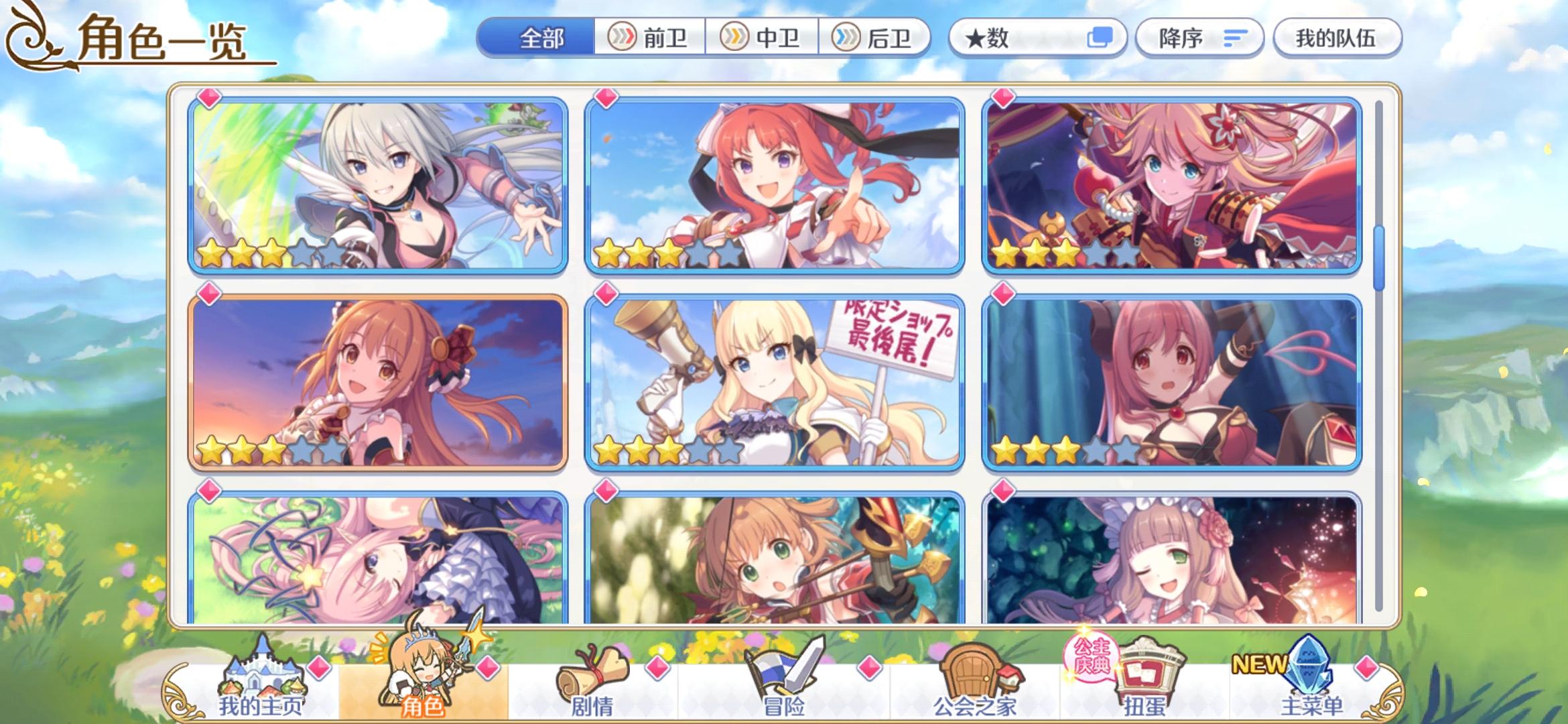The width and height of the screenshot is (1568, 724).
Task: Click the 我的队伍 button
Action: click(x=1337, y=38)
